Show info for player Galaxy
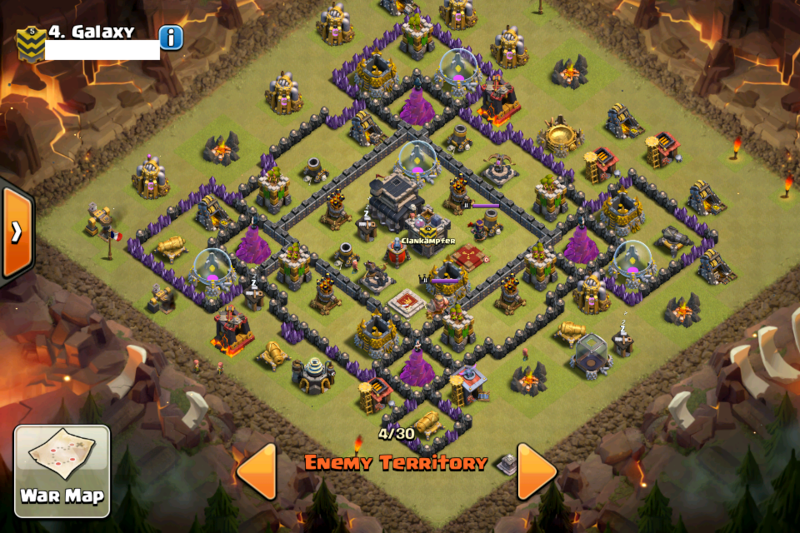 tap(171, 38)
